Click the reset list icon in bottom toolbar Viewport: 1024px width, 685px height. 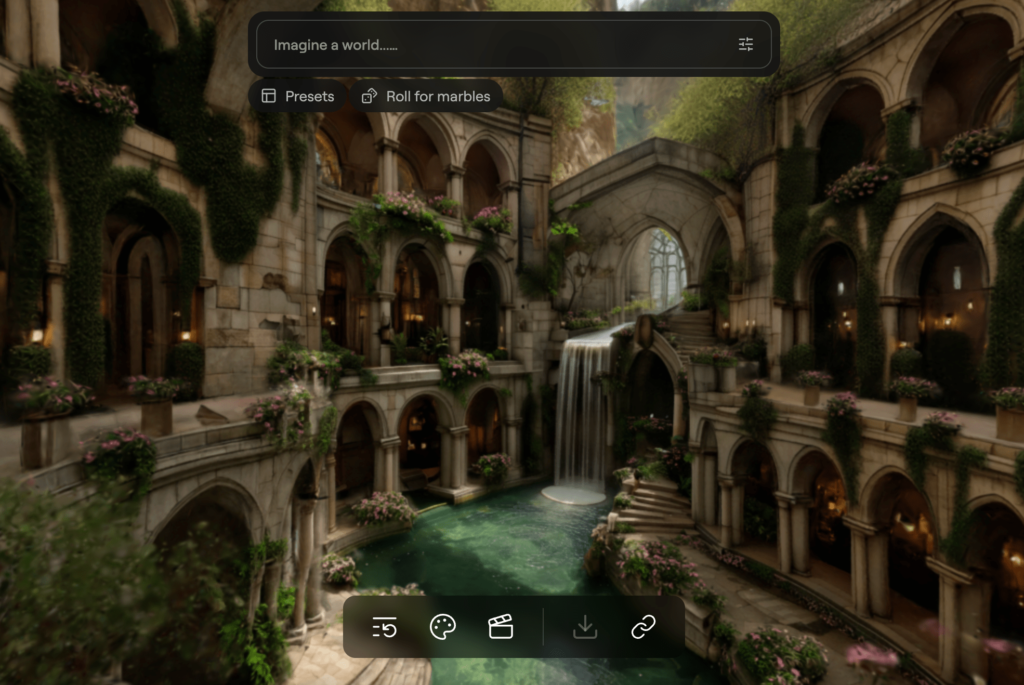tap(385, 627)
